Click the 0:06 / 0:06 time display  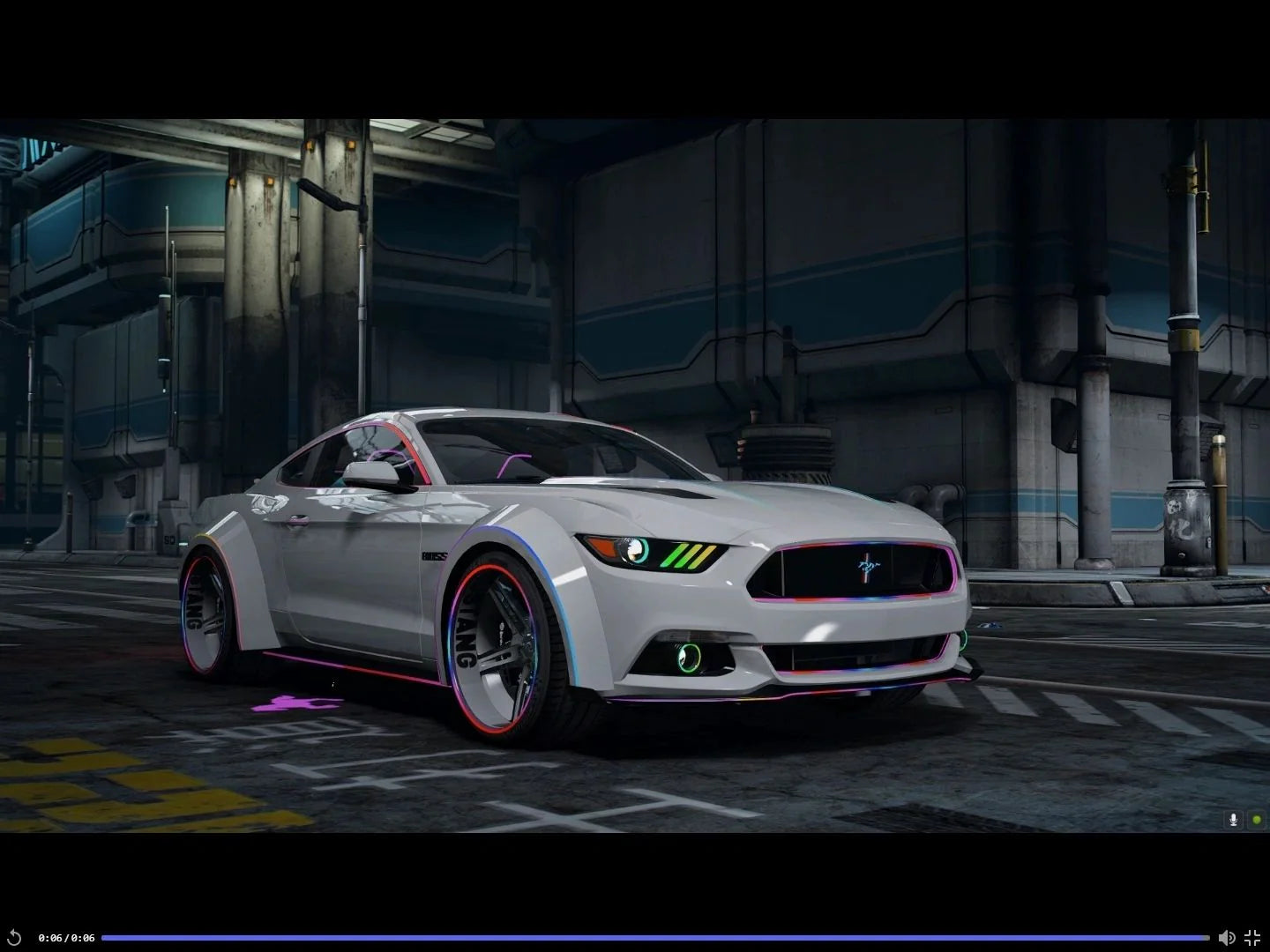click(x=66, y=937)
